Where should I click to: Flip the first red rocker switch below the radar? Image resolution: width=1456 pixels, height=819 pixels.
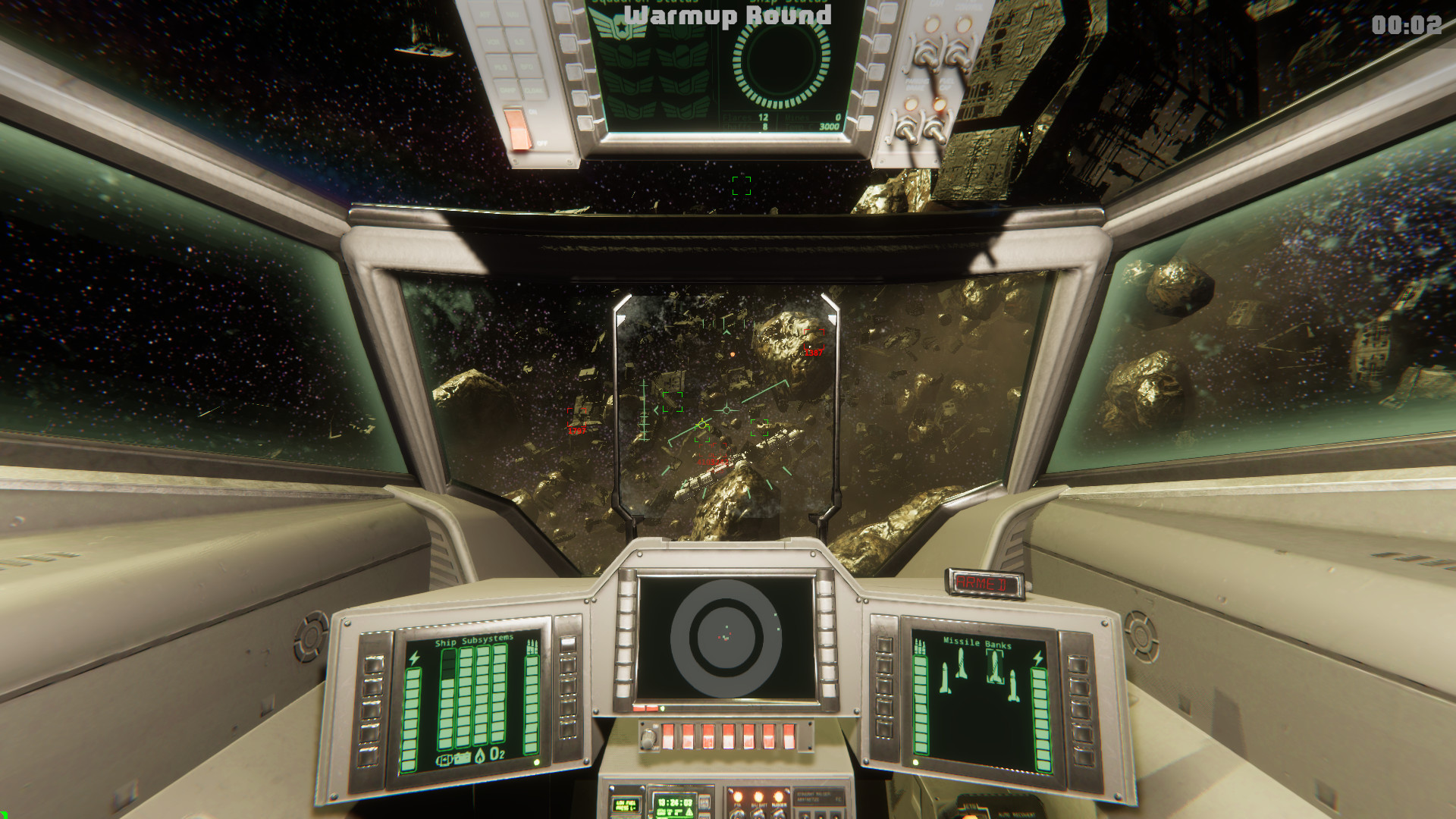(668, 736)
